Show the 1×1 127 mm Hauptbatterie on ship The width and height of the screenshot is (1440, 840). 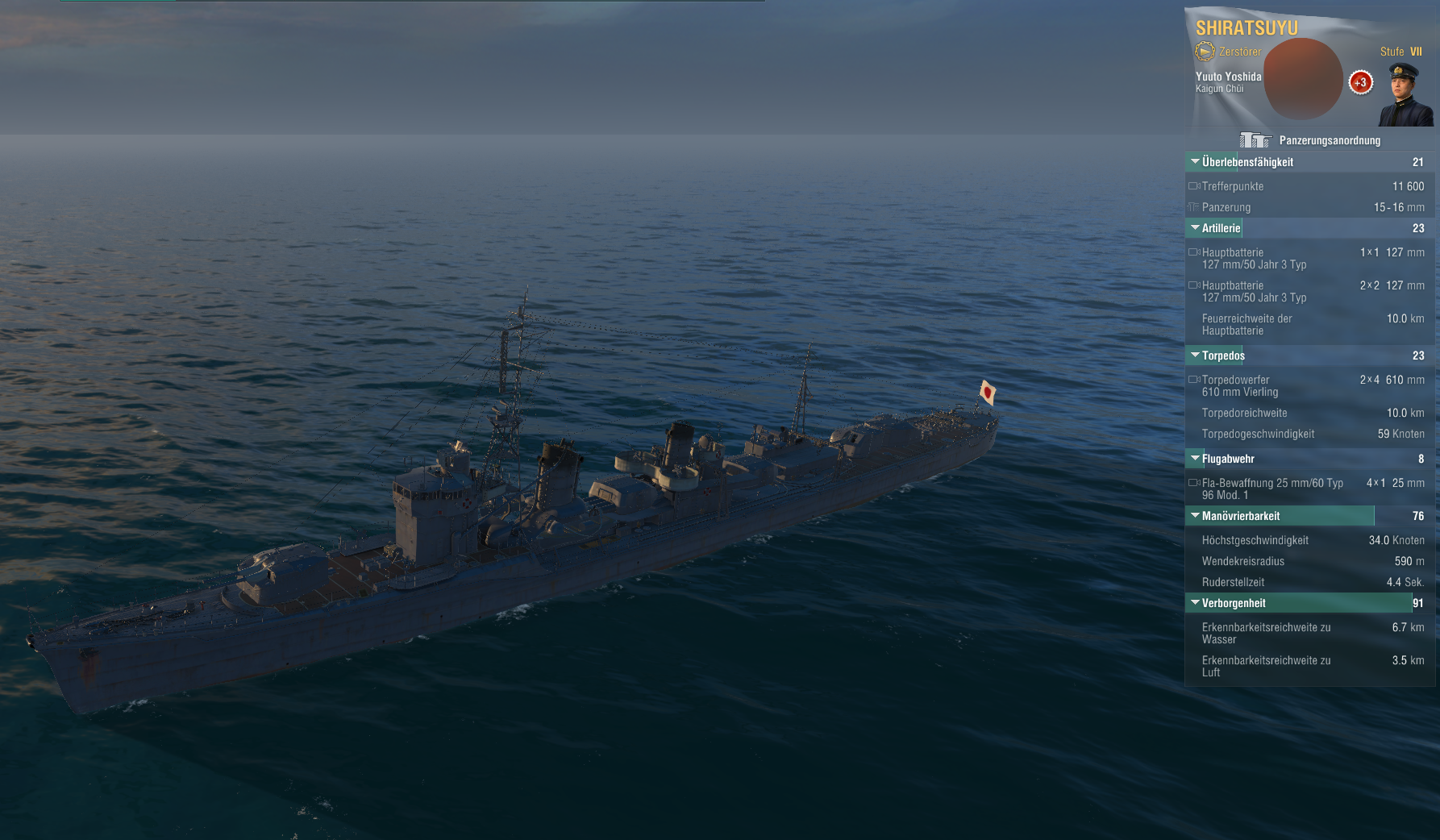point(1194,252)
